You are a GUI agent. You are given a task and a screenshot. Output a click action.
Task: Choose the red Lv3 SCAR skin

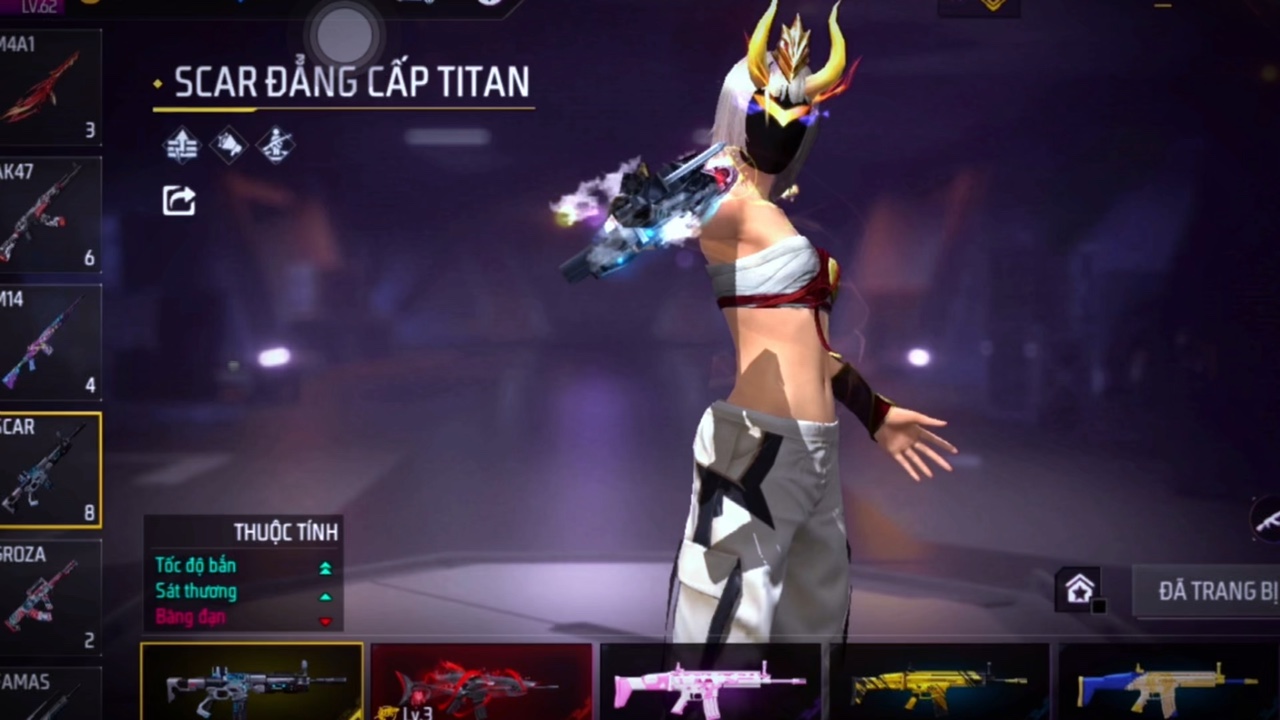(481, 682)
